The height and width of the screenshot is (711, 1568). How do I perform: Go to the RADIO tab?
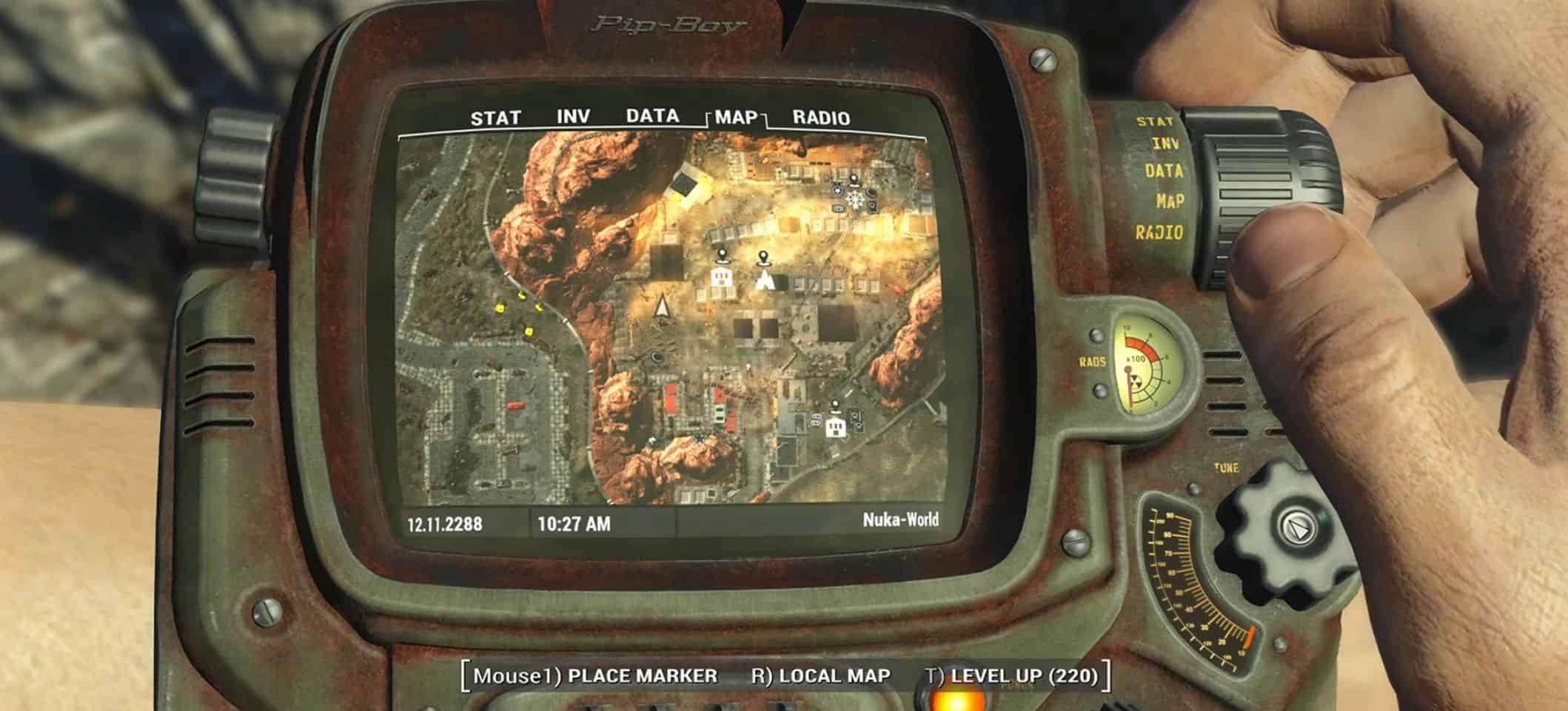pyautogui.click(x=821, y=118)
